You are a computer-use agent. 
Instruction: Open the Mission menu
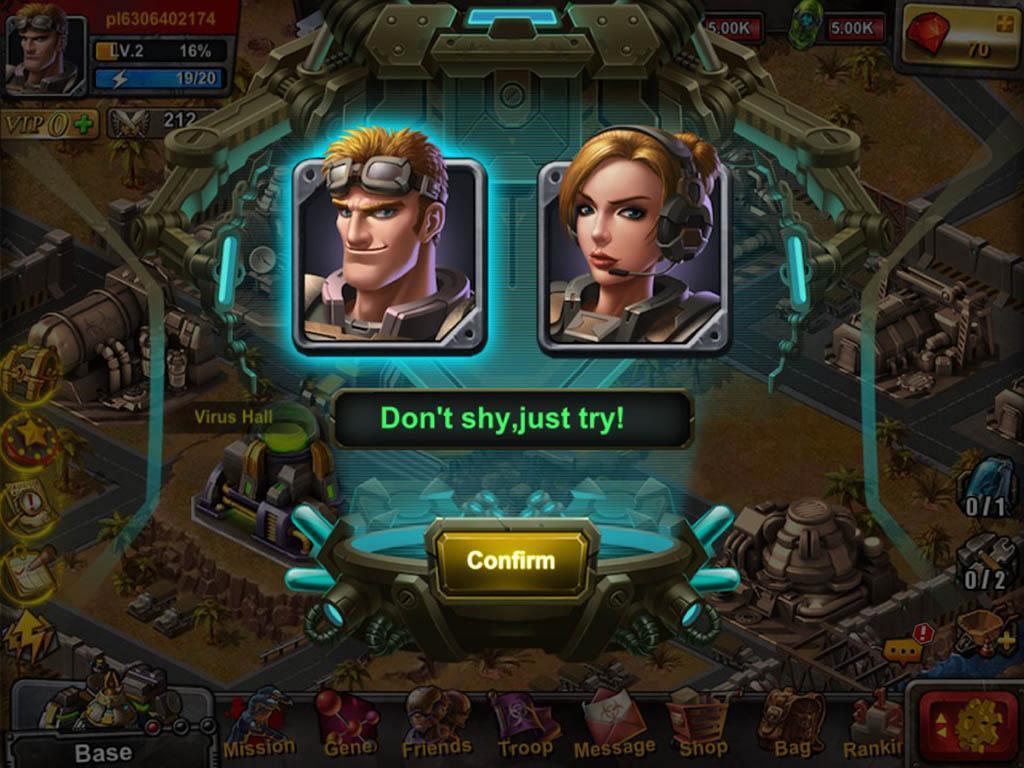coord(259,723)
